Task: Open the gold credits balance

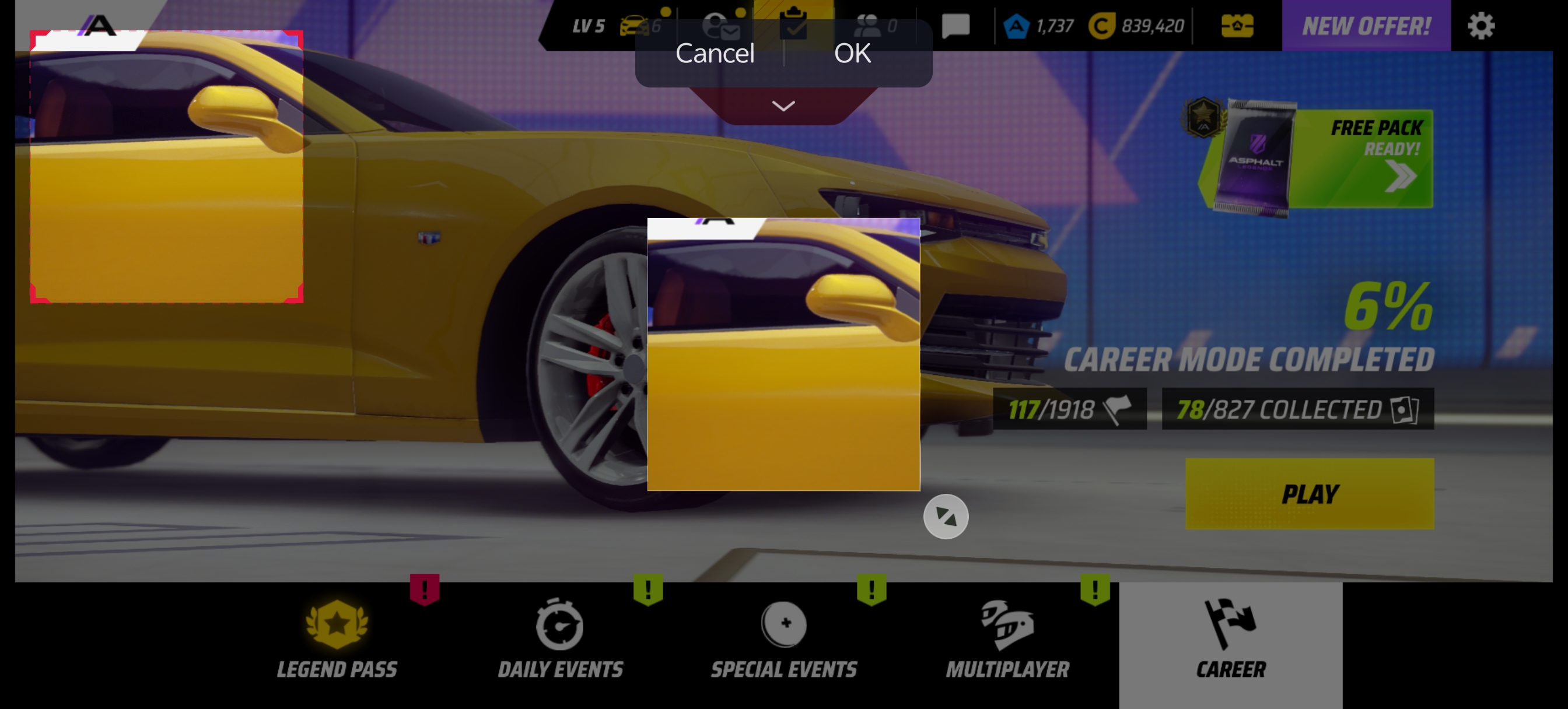Action: 1136,26
